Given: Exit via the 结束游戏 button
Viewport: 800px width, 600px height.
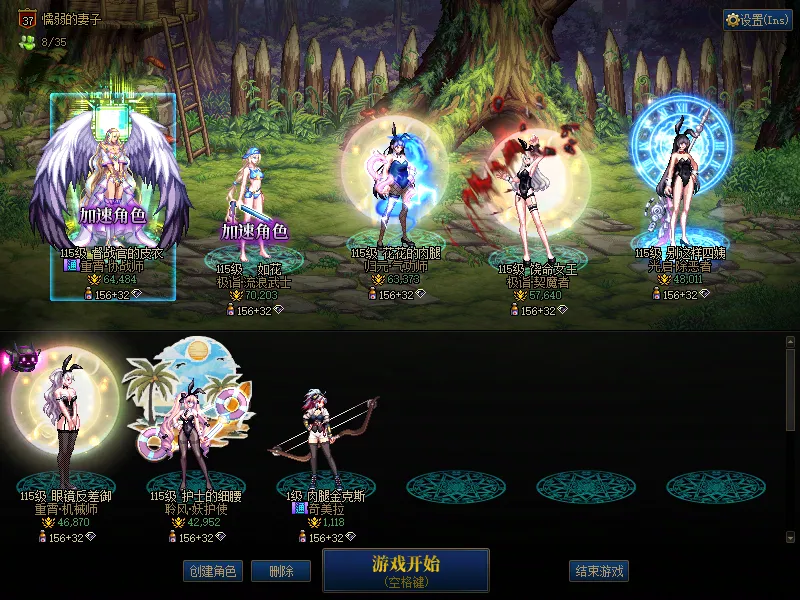Looking at the screenshot, I should (x=599, y=571).
